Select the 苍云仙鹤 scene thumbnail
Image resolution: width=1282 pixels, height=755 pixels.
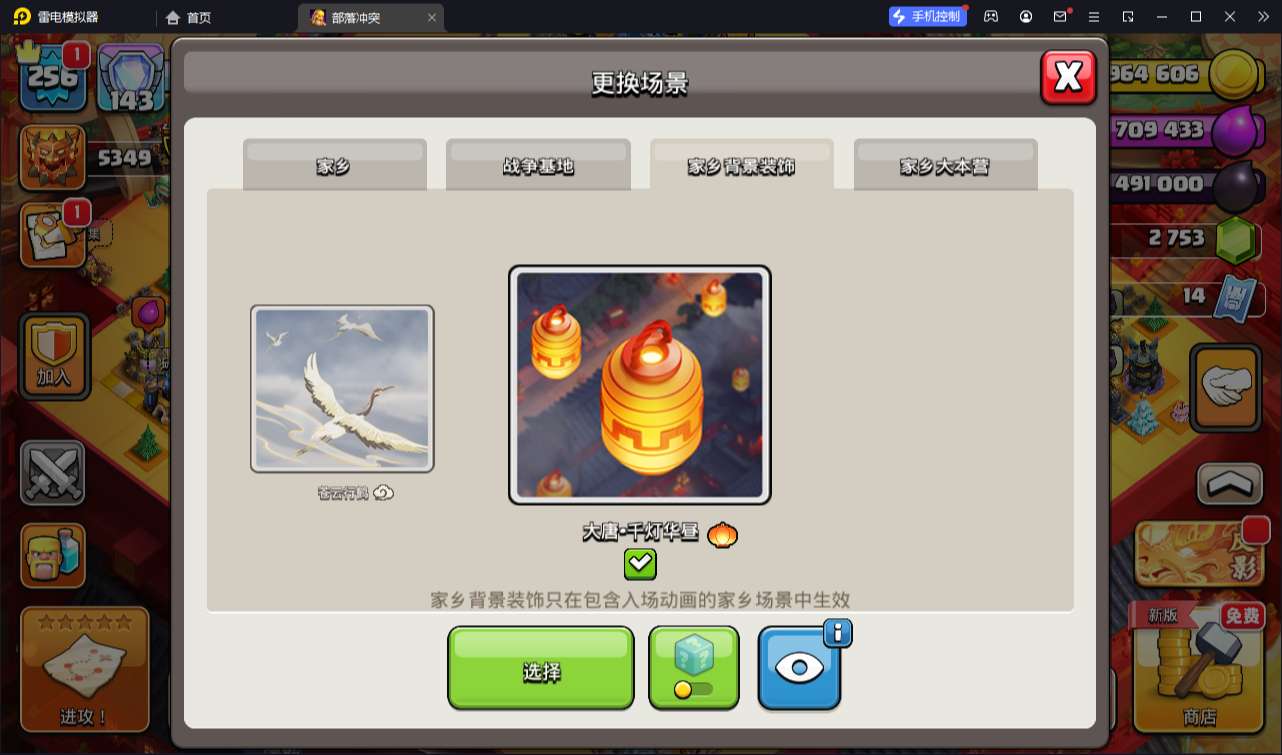[342, 388]
